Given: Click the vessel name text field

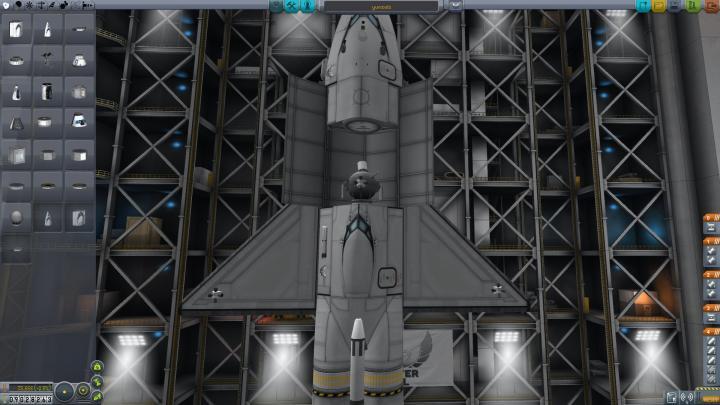Looking at the screenshot, I should pyautogui.click(x=381, y=6).
